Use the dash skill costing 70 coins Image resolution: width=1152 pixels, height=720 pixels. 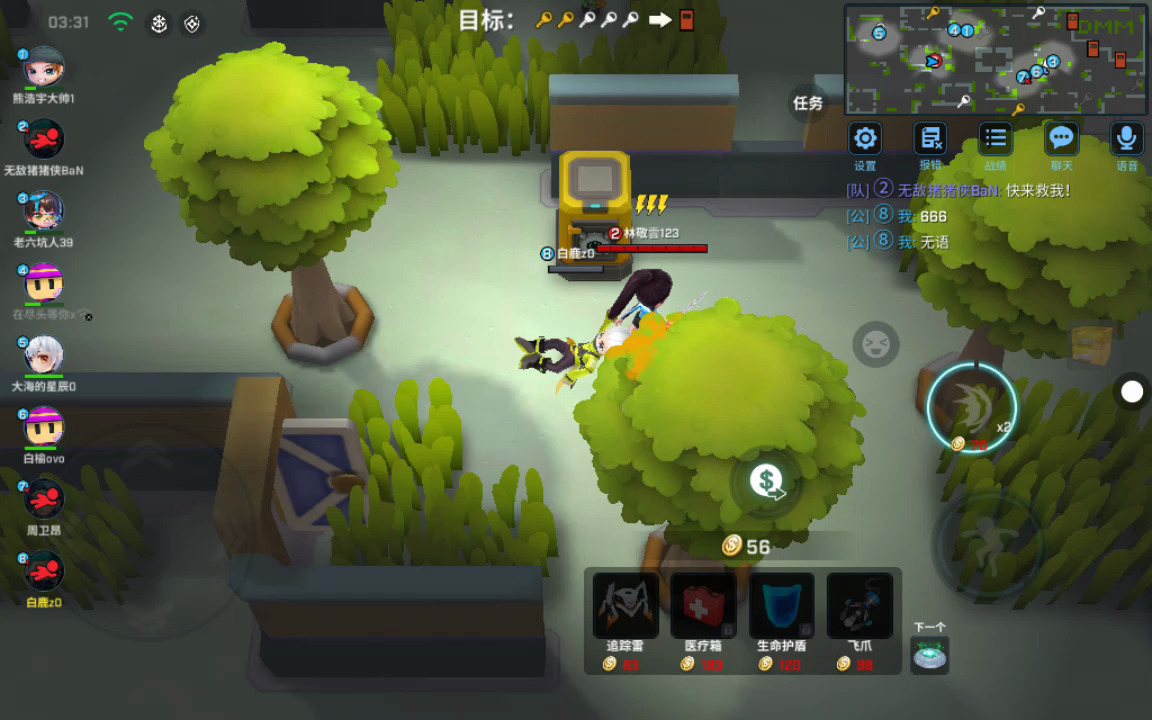pos(971,407)
